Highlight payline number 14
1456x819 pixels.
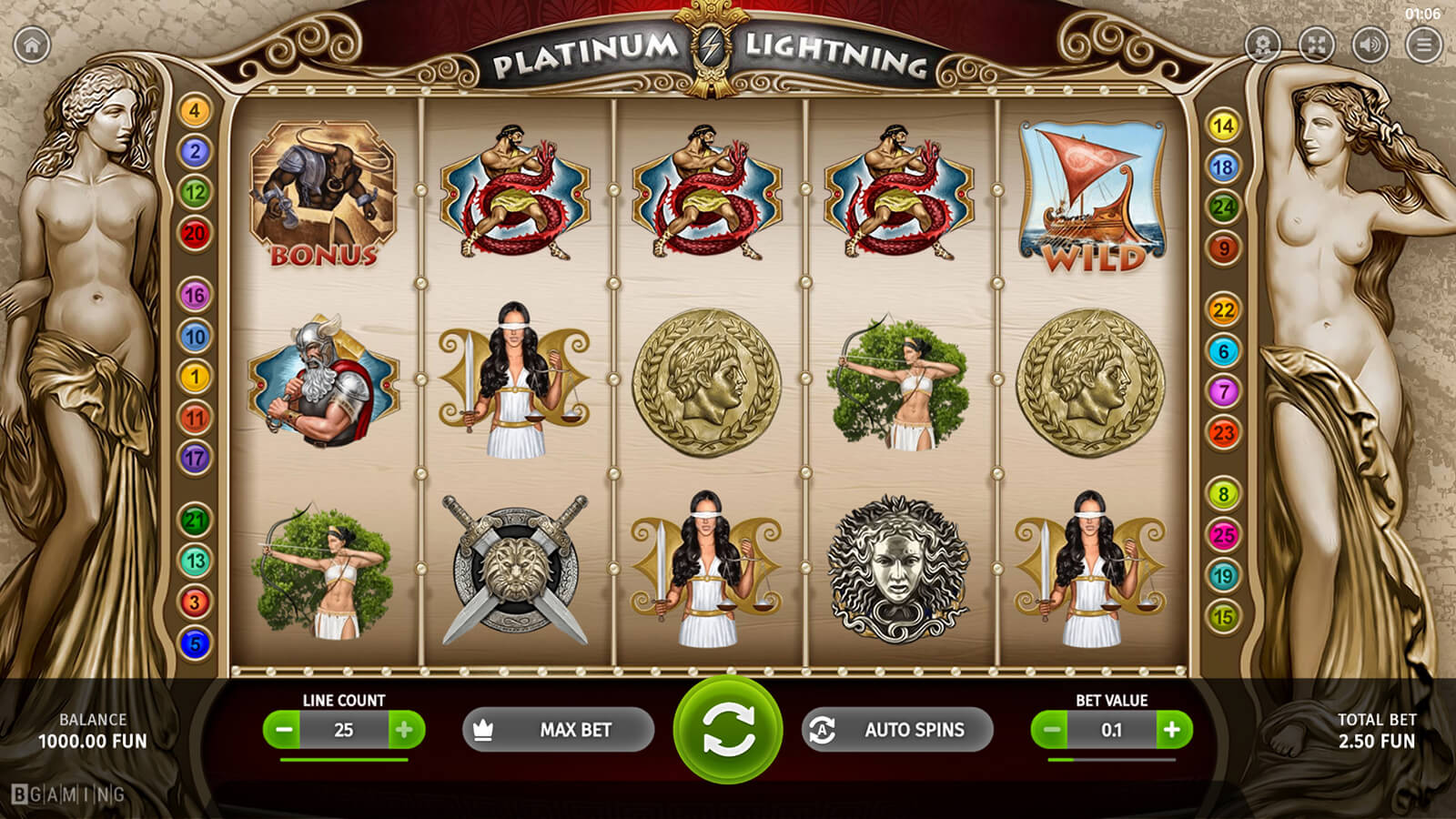pyautogui.click(x=1223, y=126)
